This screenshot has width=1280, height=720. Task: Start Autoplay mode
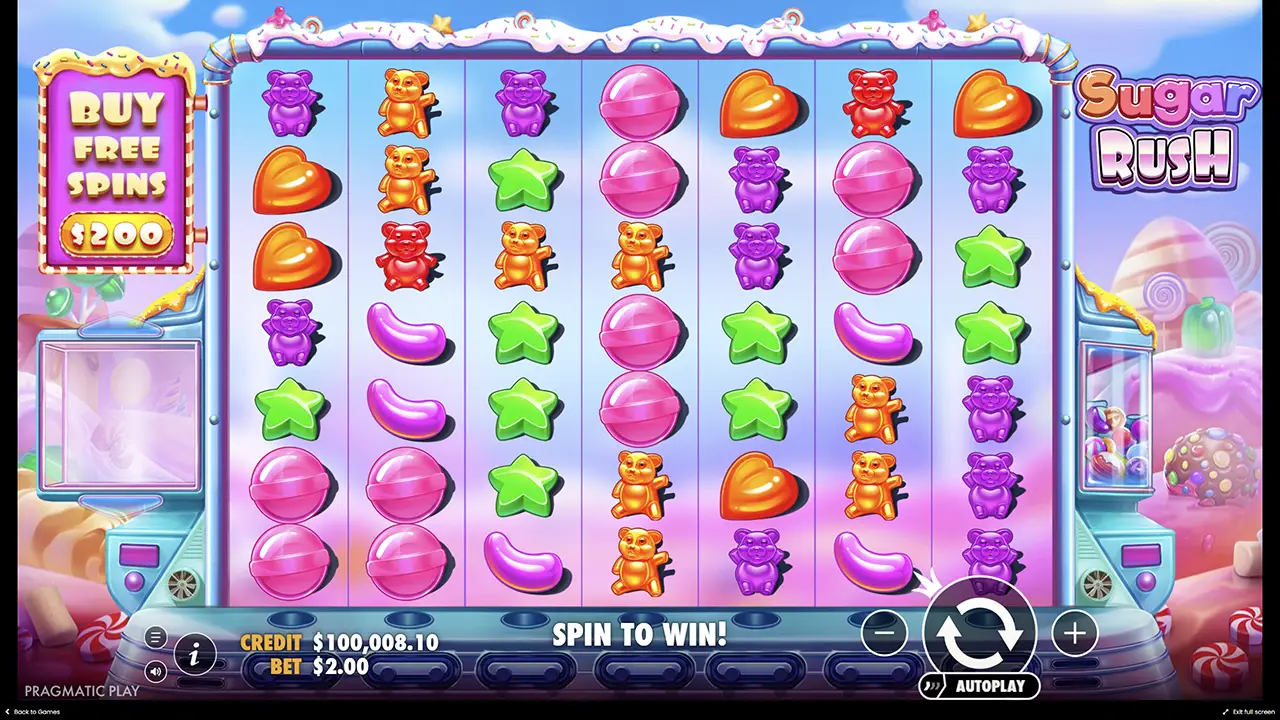pyautogui.click(x=980, y=687)
